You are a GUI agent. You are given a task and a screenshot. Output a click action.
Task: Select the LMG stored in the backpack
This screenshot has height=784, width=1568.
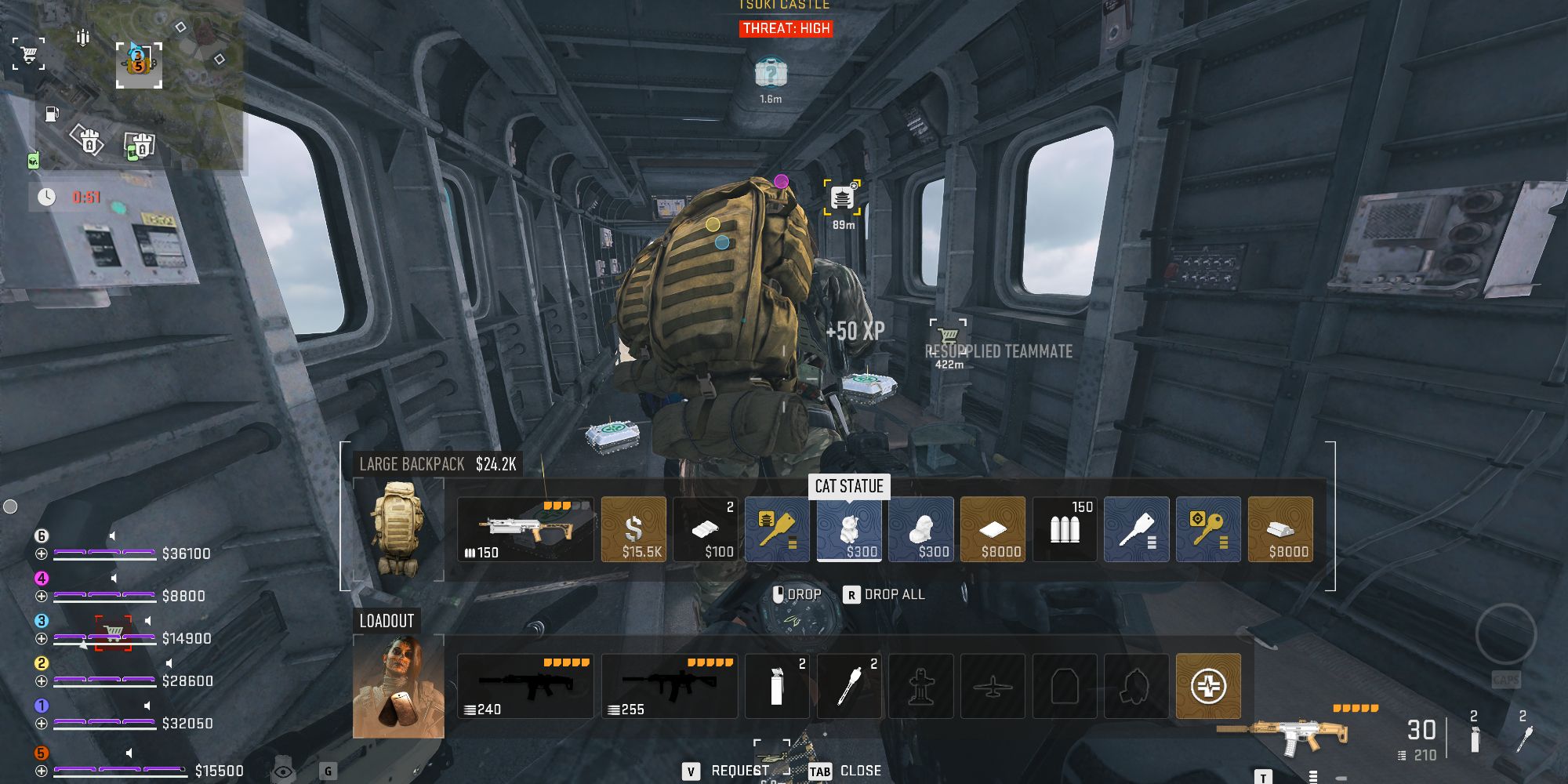click(x=524, y=529)
